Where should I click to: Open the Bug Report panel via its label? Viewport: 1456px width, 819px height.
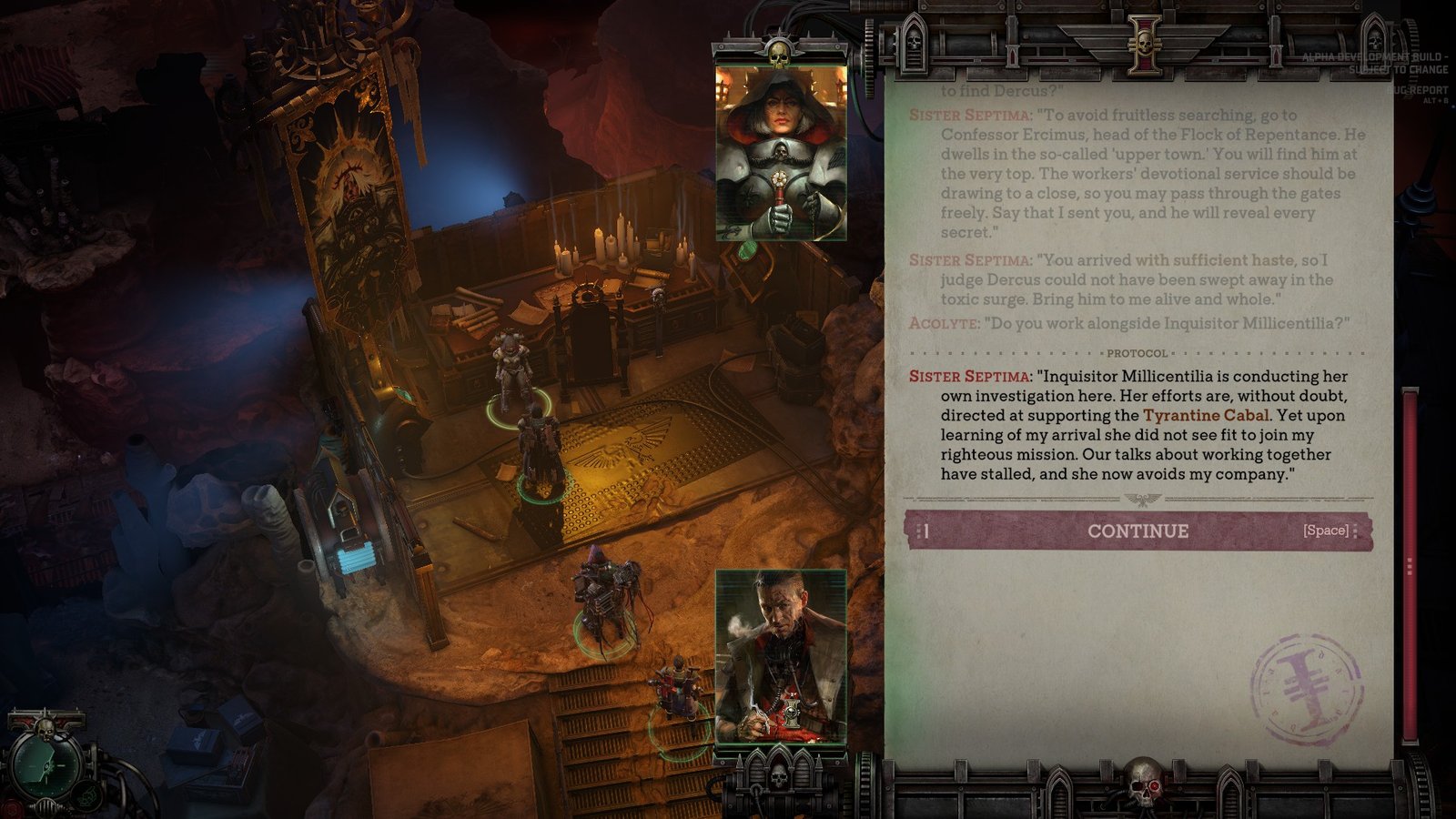tap(1416, 90)
